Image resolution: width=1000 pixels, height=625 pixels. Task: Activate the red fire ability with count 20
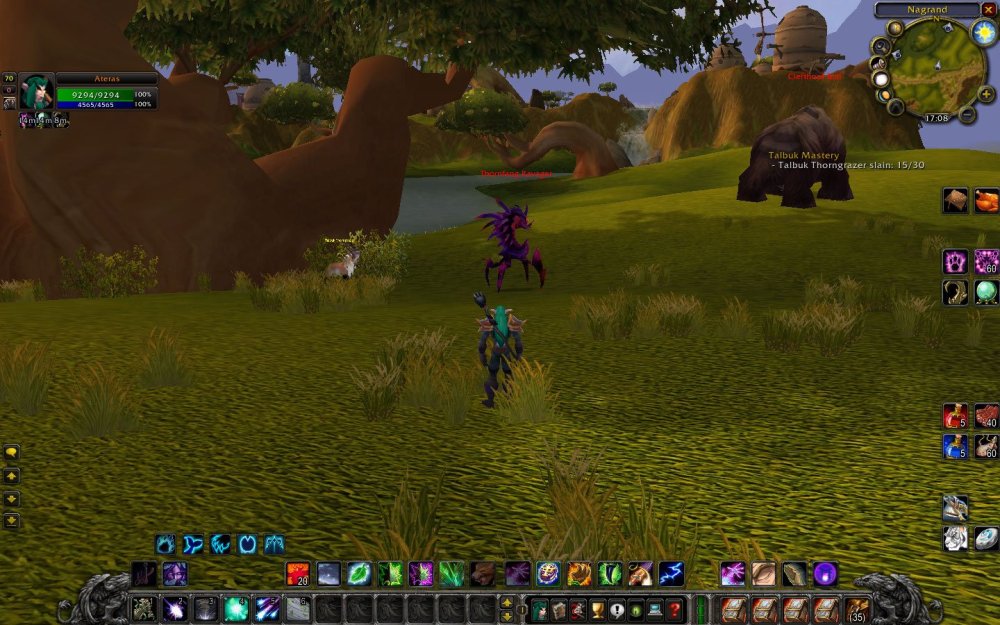click(x=298, y=574)
